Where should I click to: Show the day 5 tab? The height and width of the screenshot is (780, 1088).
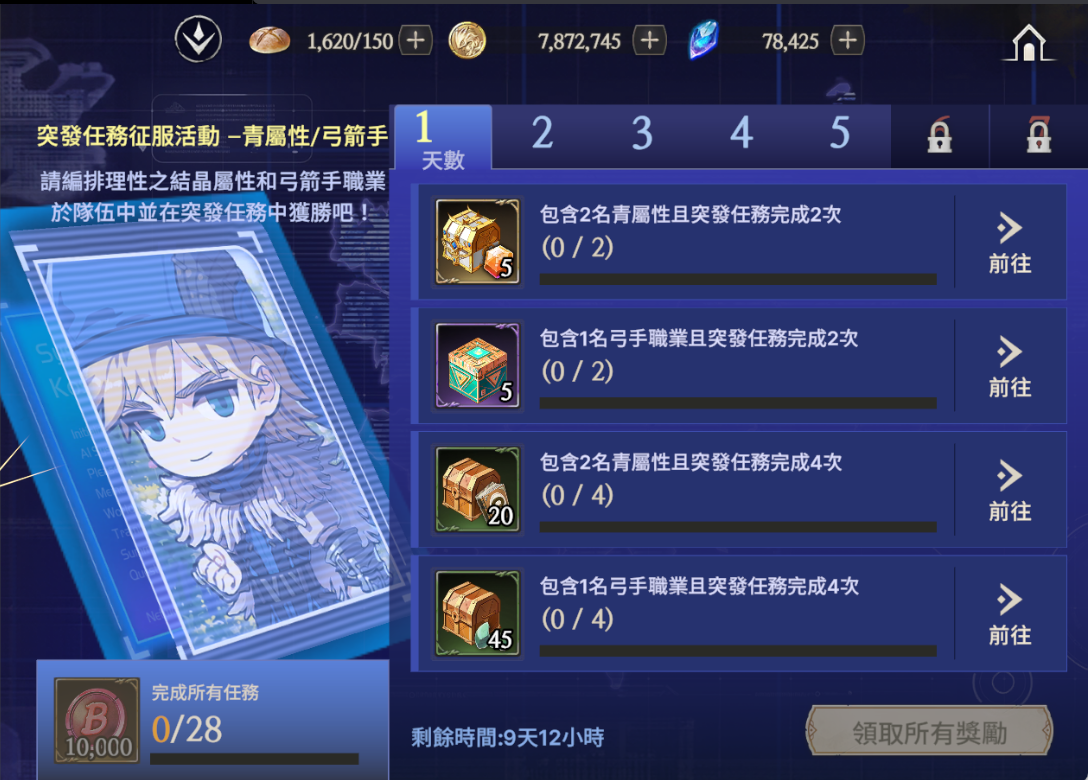(840, 134)
